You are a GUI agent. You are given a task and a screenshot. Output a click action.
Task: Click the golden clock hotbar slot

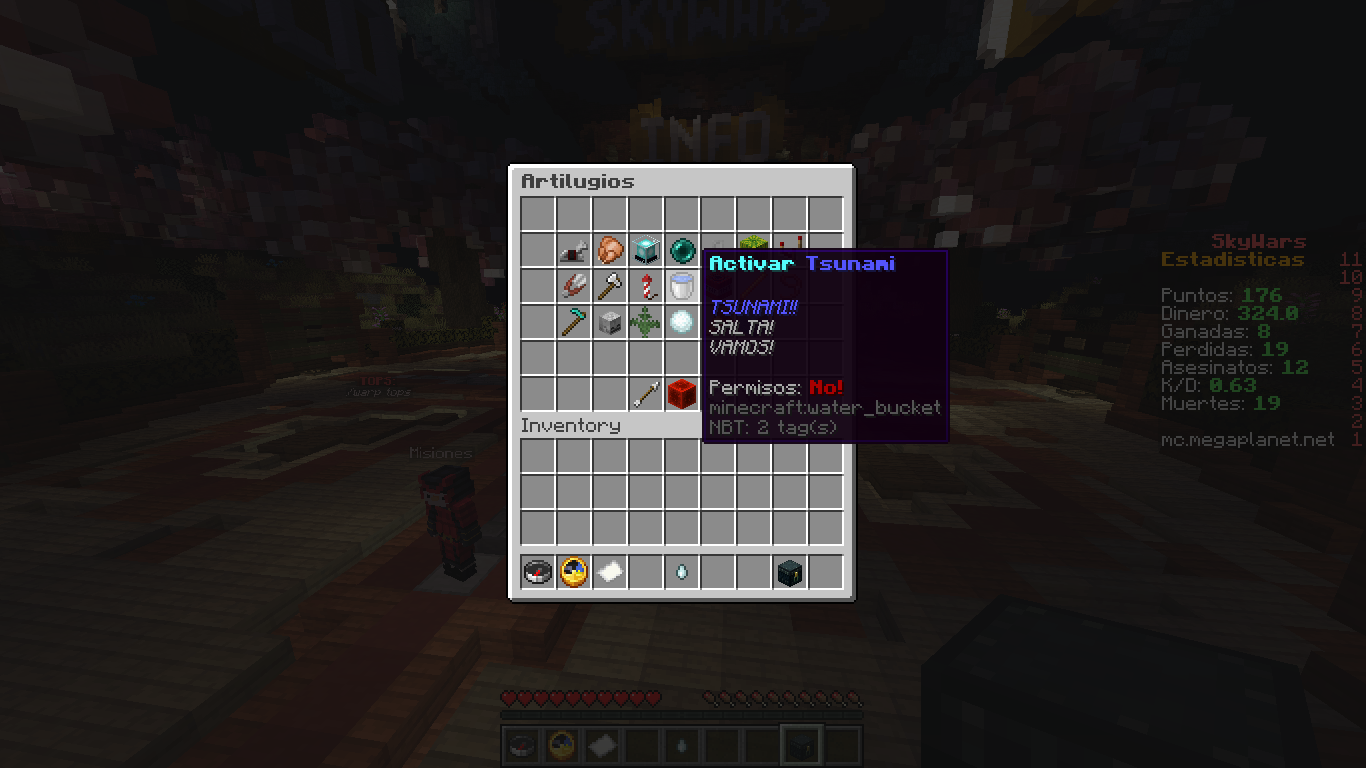(574, 572)
